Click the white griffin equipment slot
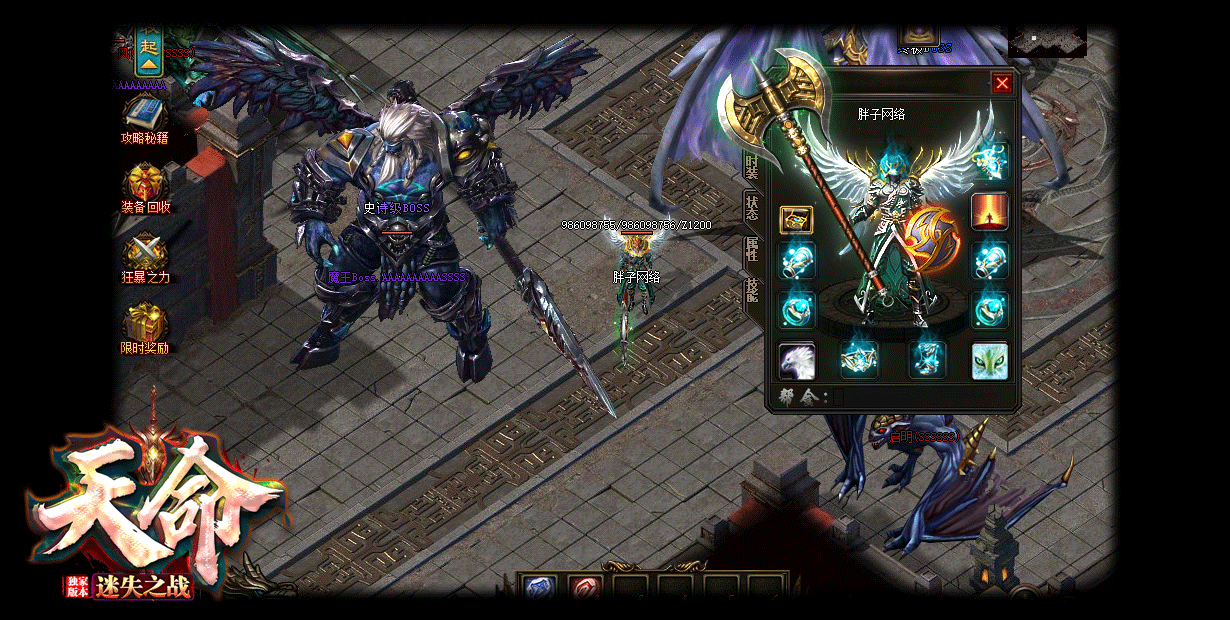The width and height of the screenshot is (1230, 620). [x=797, y=360]
